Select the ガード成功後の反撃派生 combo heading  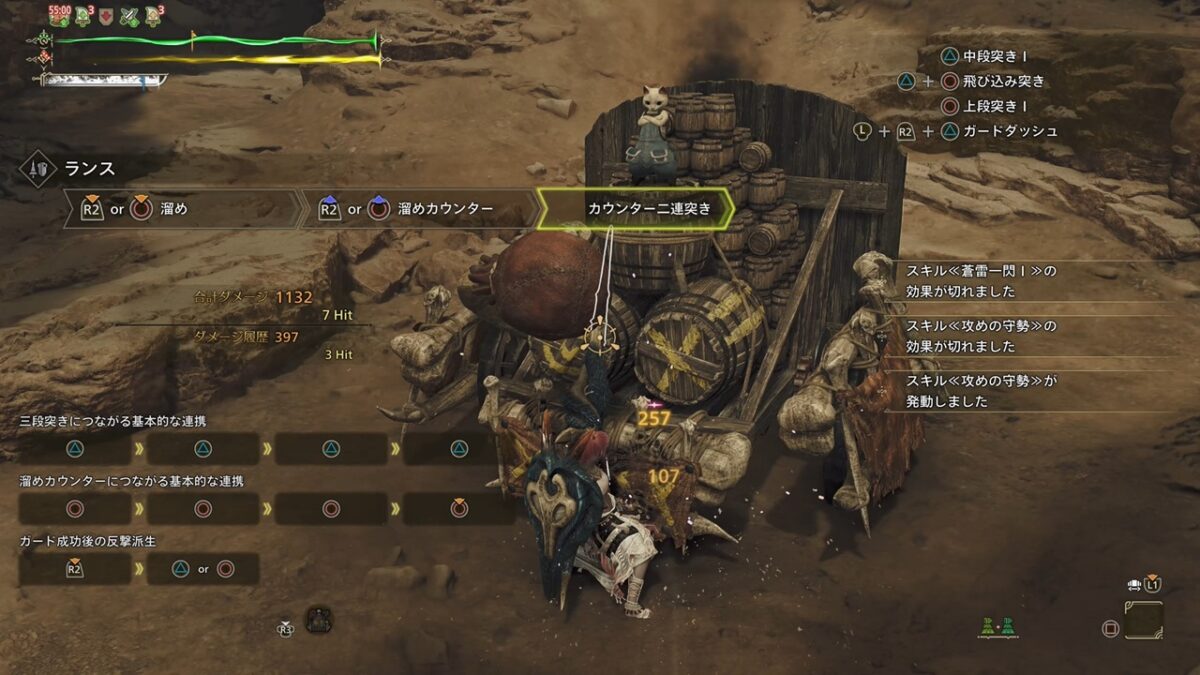coord(88,541)
